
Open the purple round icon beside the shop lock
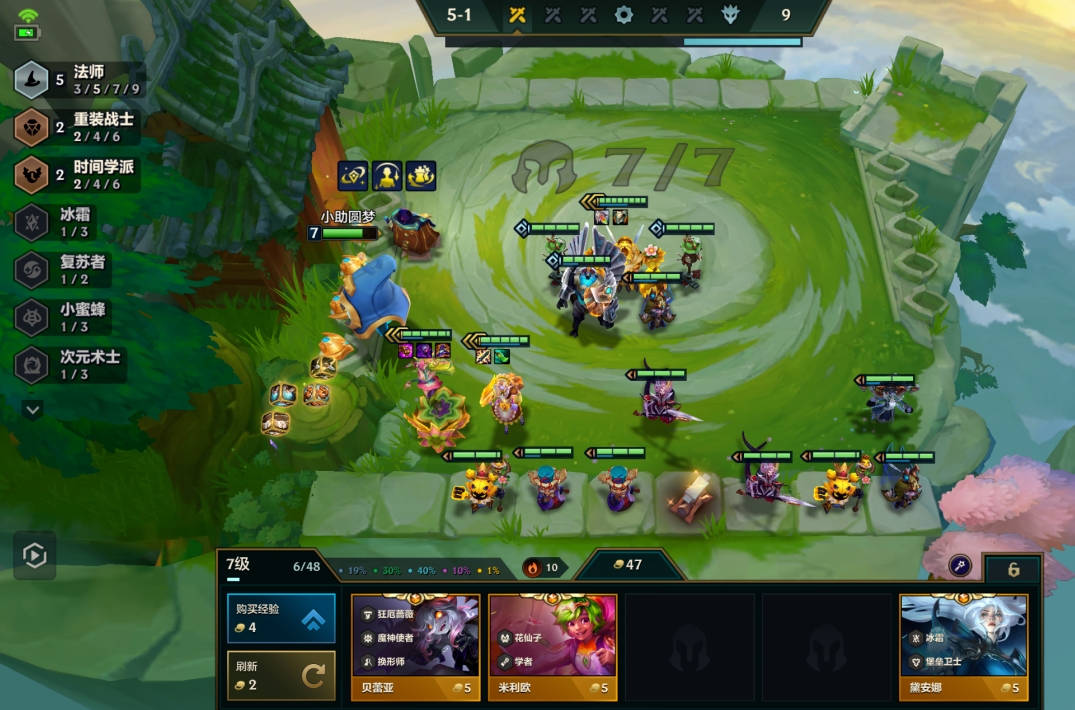point(960,566)
